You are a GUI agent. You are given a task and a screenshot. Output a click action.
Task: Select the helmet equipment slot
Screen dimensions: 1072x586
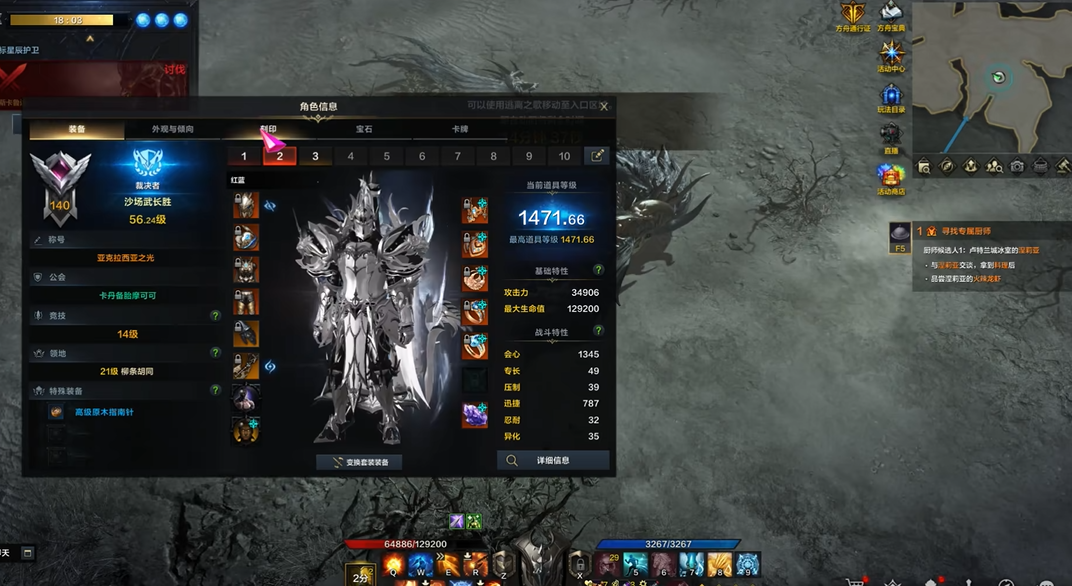click(x=245, y=206)
